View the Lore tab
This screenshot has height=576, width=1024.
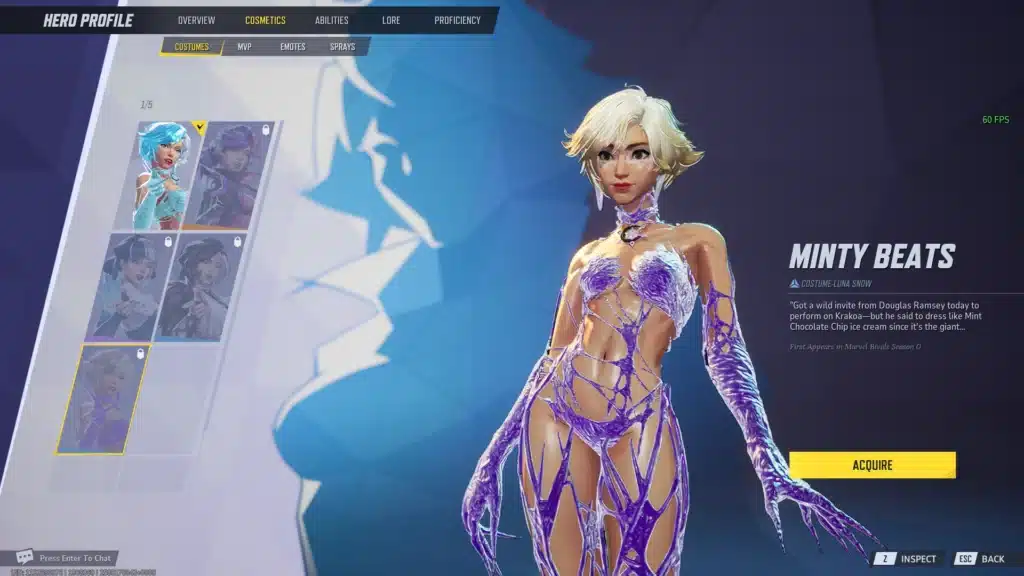(x=391, y=20)
